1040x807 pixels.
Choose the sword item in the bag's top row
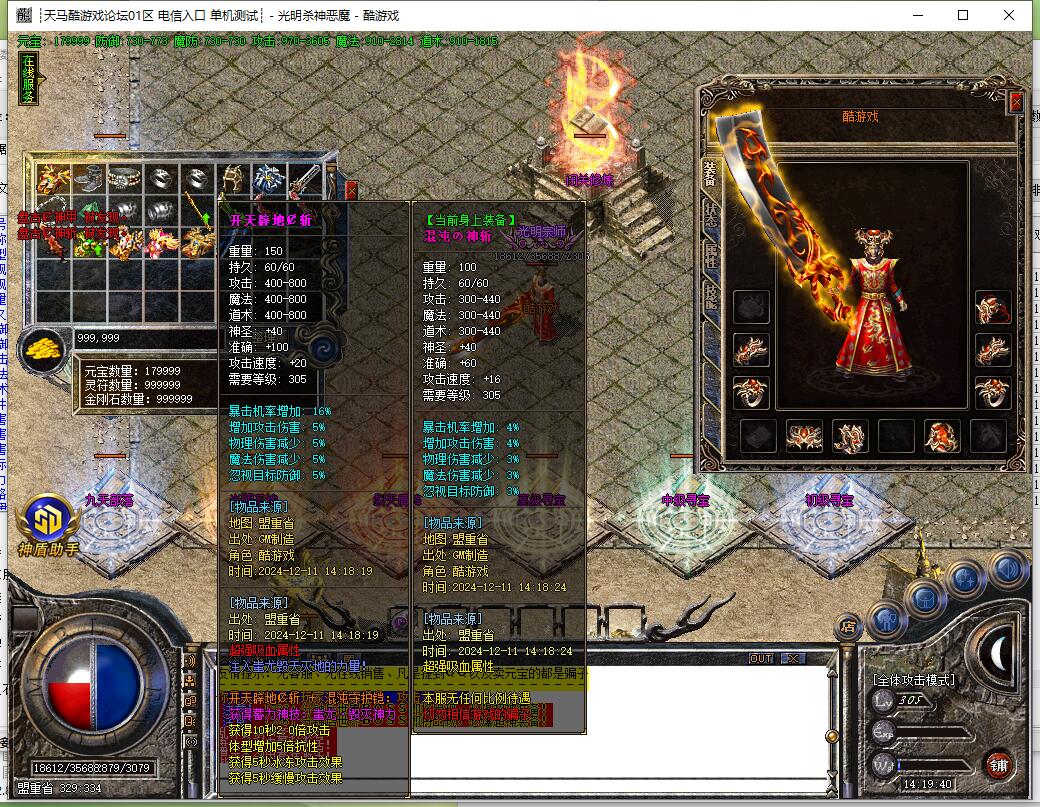pyautogui.click(x=304, y=179)
